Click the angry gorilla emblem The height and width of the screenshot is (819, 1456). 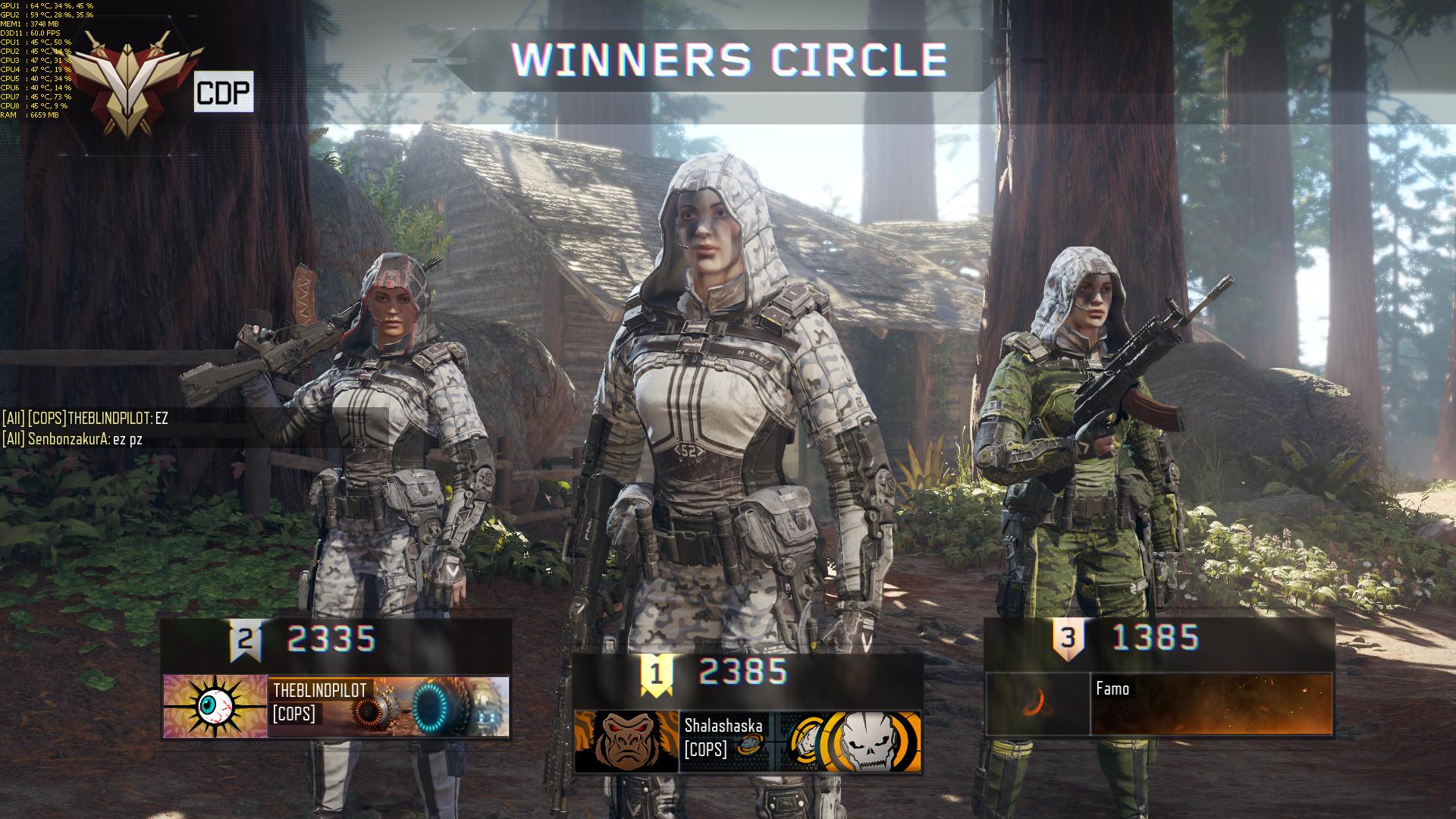click(626, 741)
